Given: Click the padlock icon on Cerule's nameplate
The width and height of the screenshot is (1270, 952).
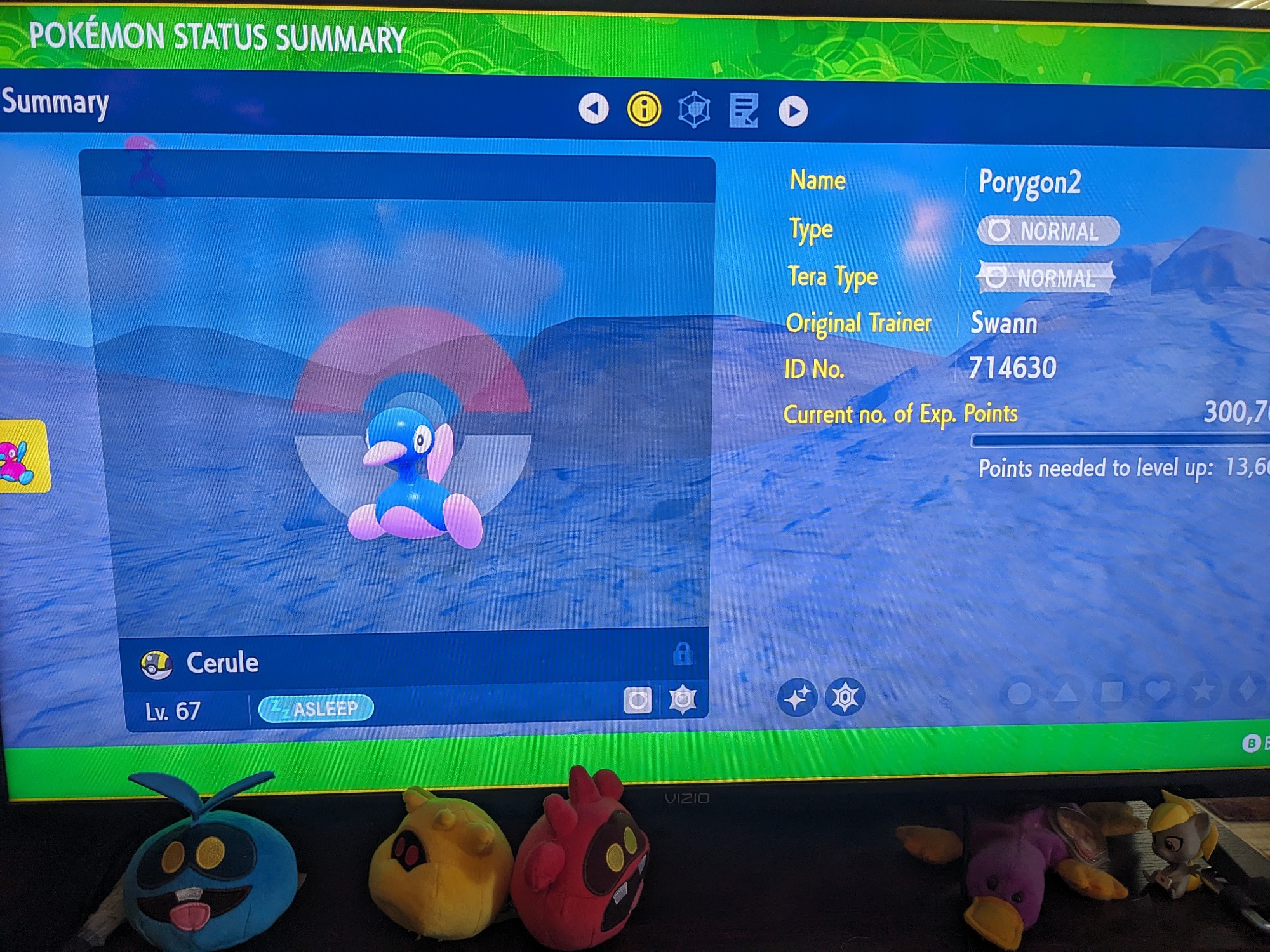Looking at the screenshot, I should tap(683, 653).
